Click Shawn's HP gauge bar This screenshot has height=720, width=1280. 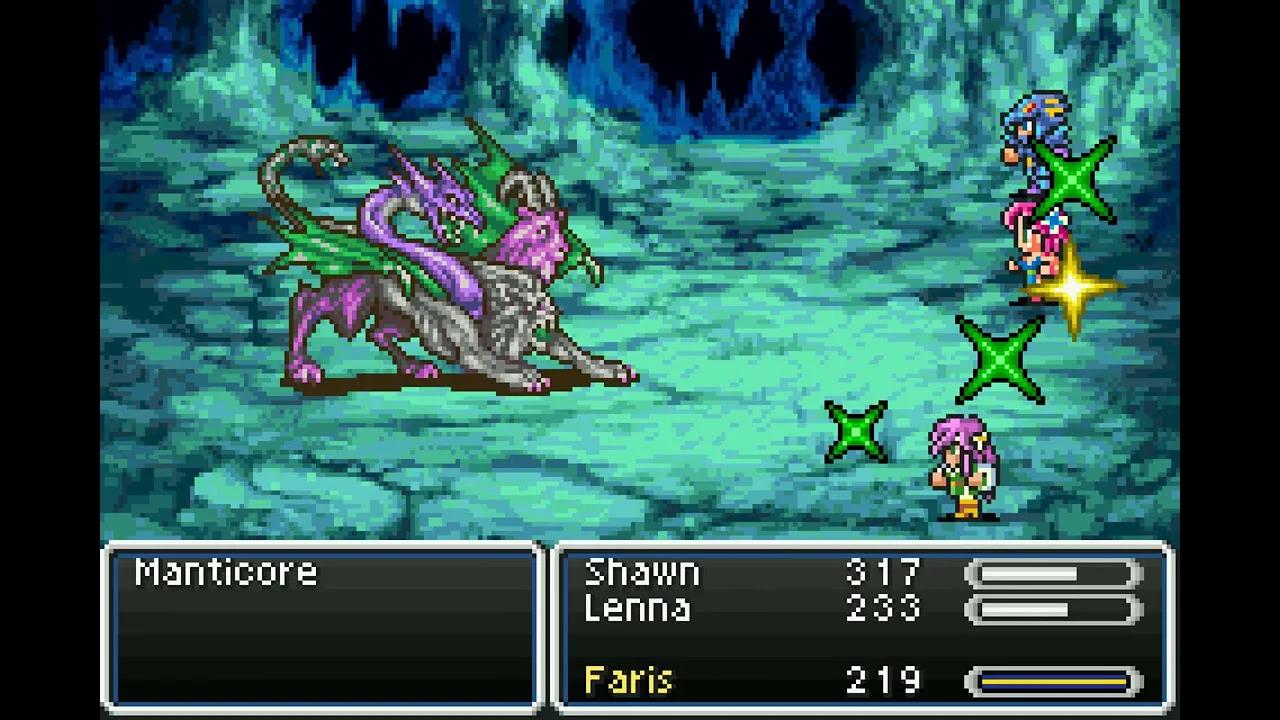pyautogui.click(x=1048, y=571)
